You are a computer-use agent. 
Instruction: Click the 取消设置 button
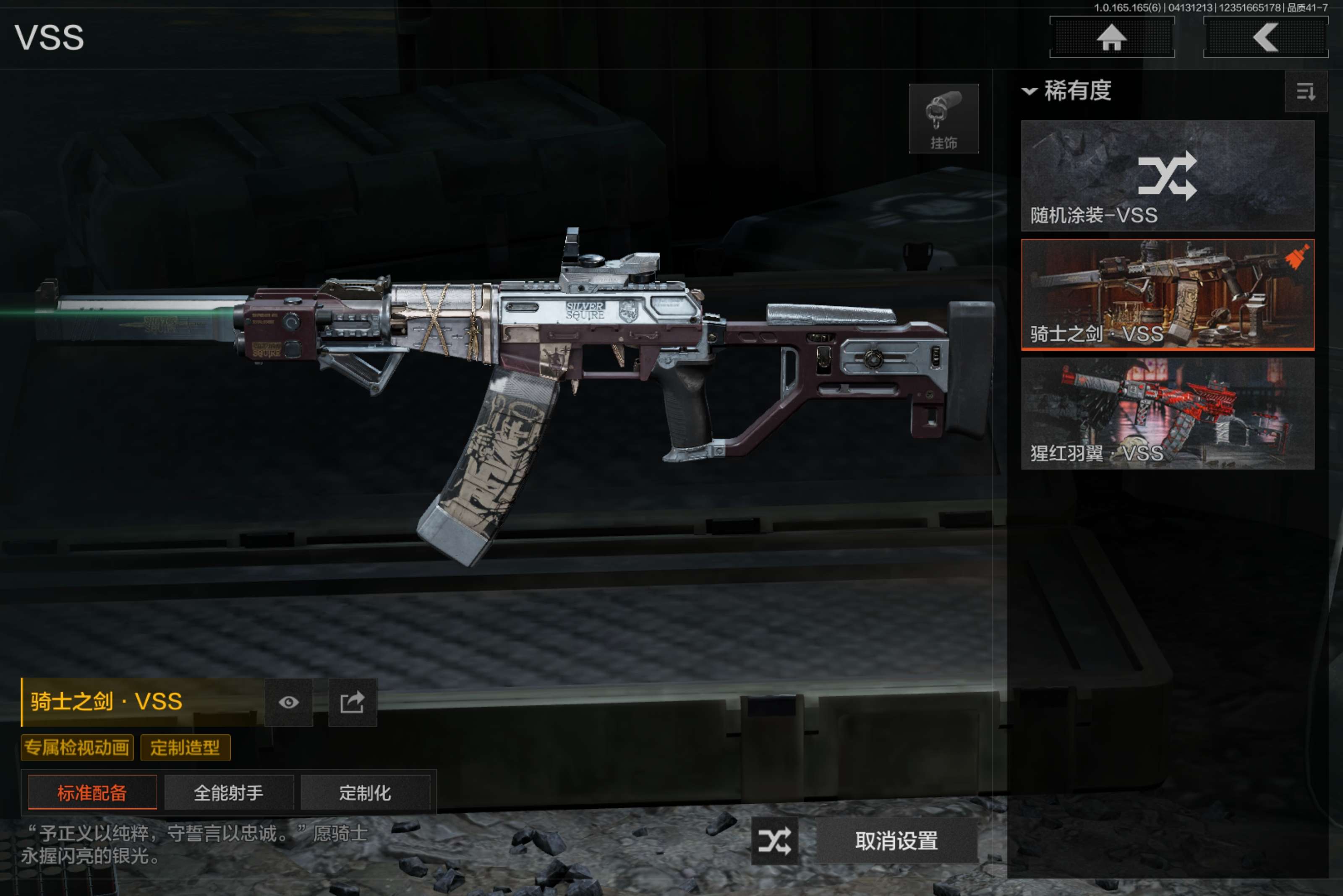[896, 841]
